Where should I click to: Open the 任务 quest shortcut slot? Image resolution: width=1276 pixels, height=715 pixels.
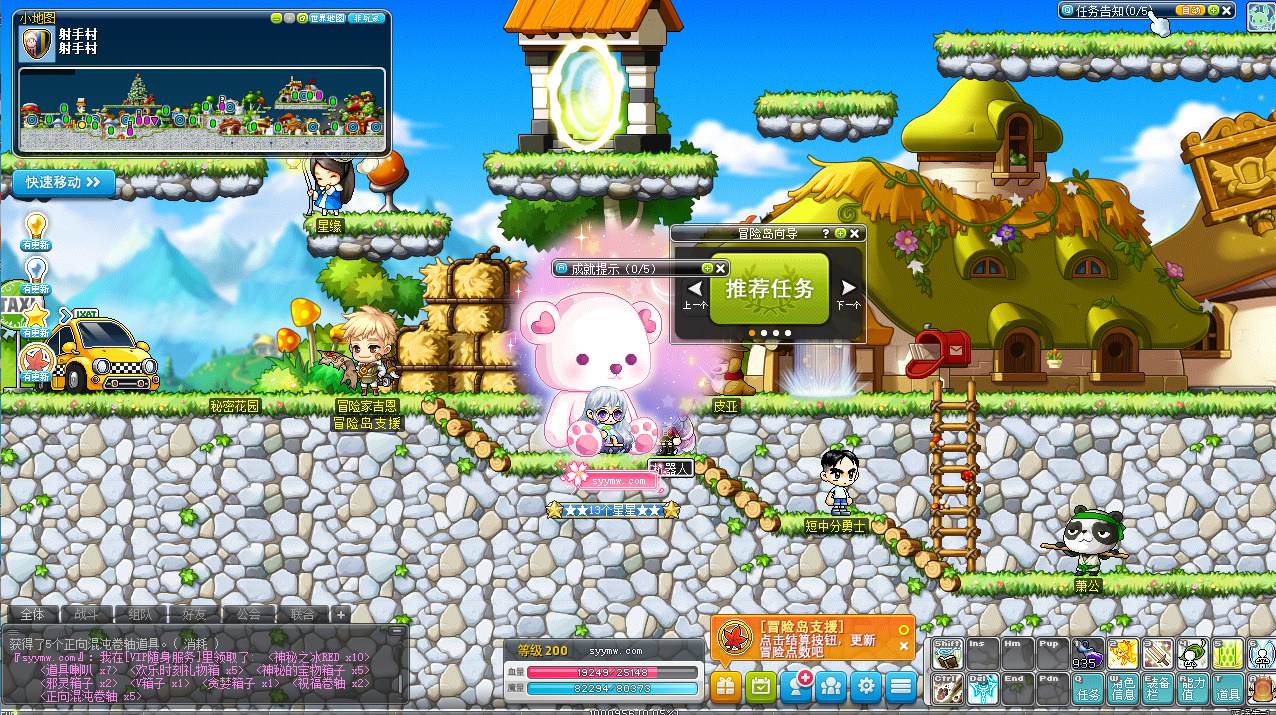click(1088, 686)
